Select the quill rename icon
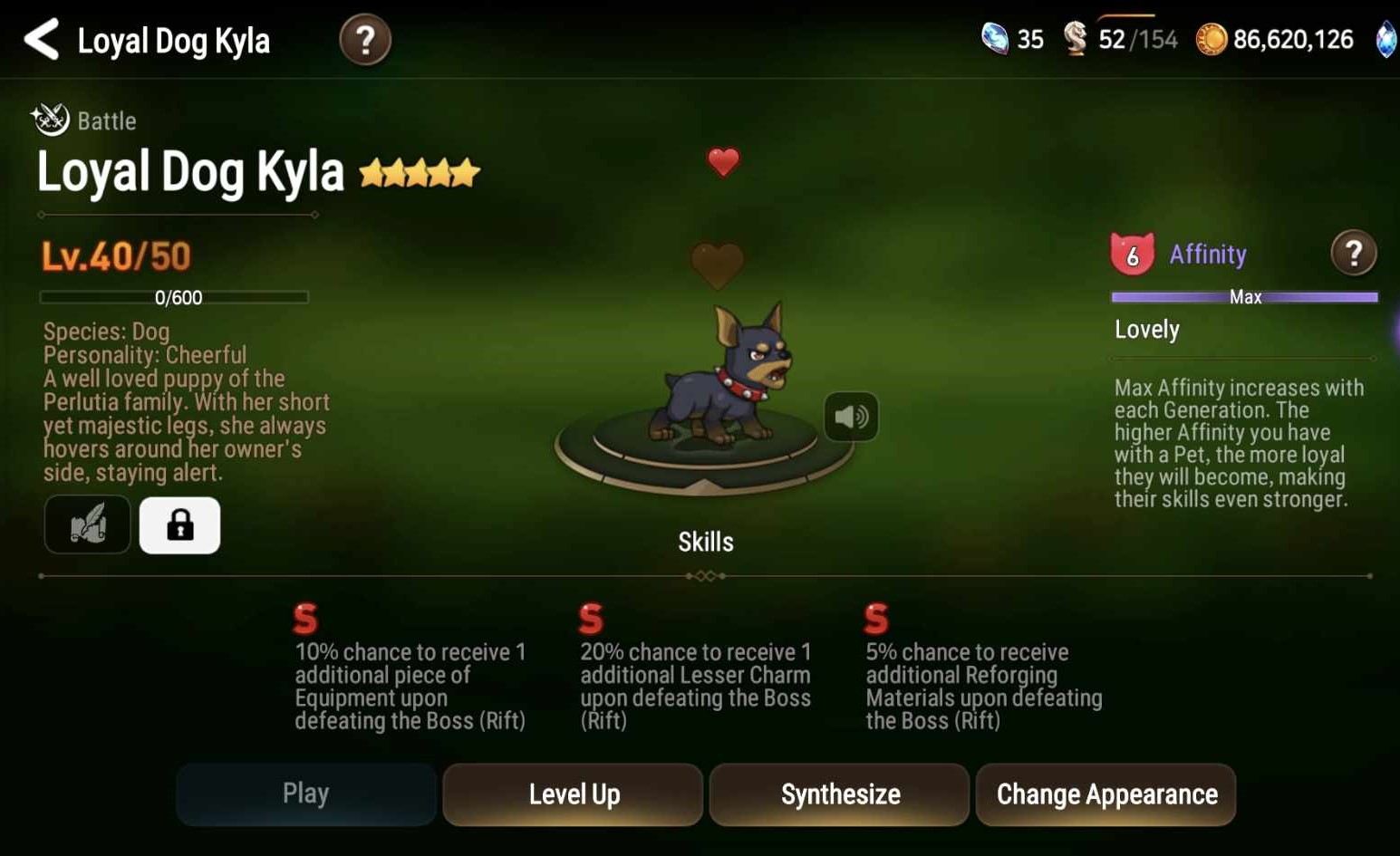 pyautogui.click(x=87, y=524)
